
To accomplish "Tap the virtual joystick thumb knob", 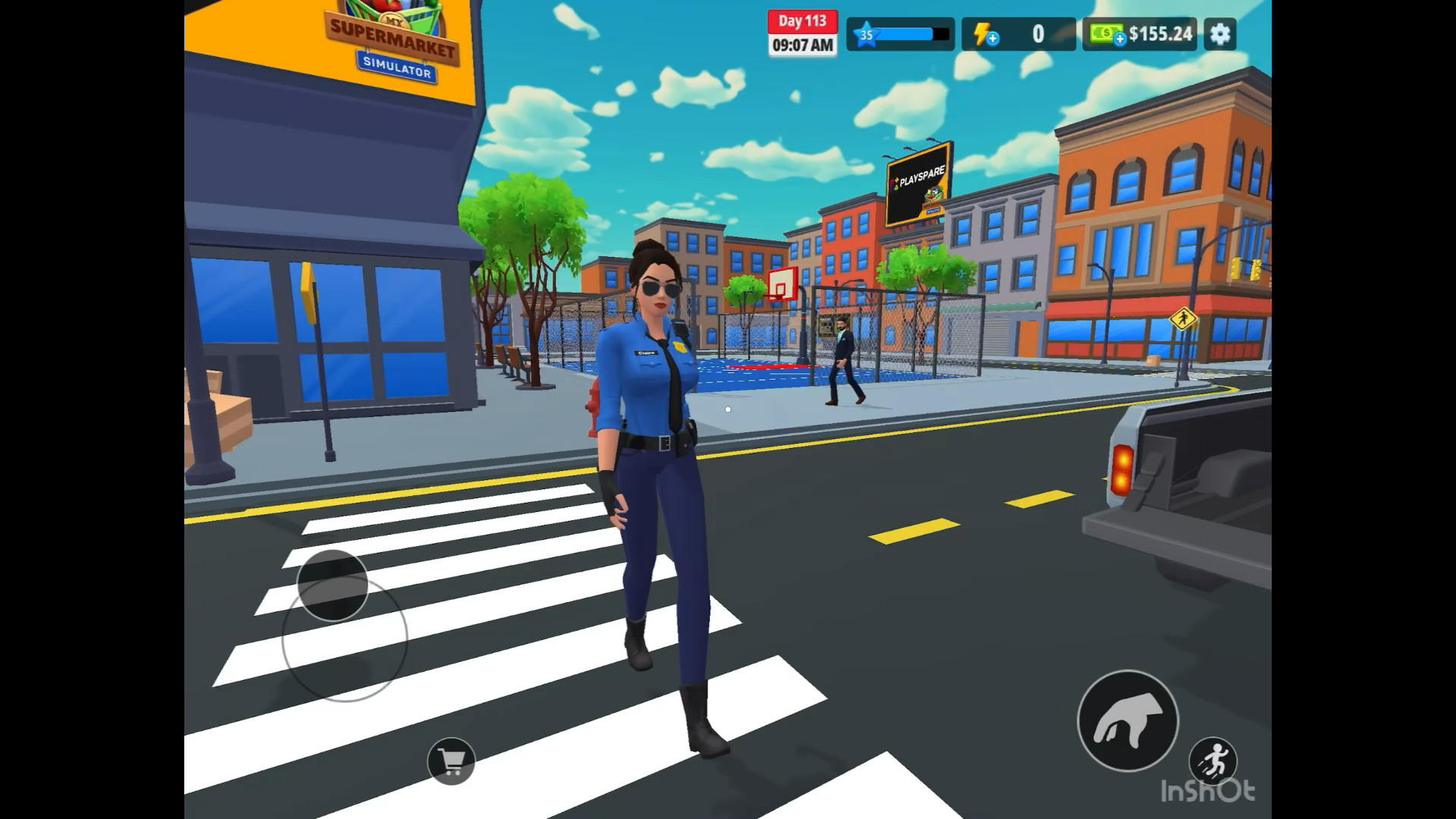I will [333, 584].
